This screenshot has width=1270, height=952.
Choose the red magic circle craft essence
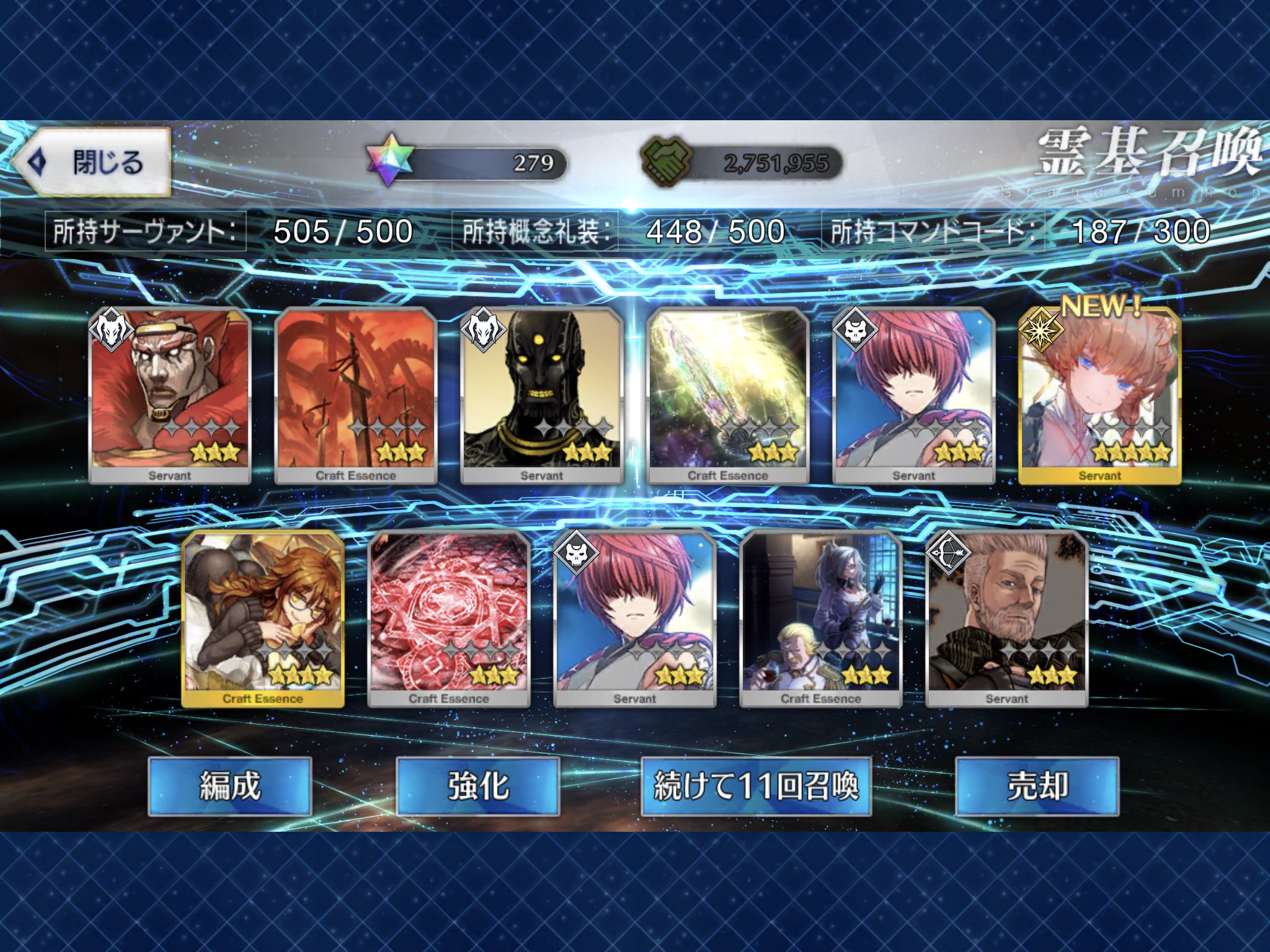tap(448, 619)
